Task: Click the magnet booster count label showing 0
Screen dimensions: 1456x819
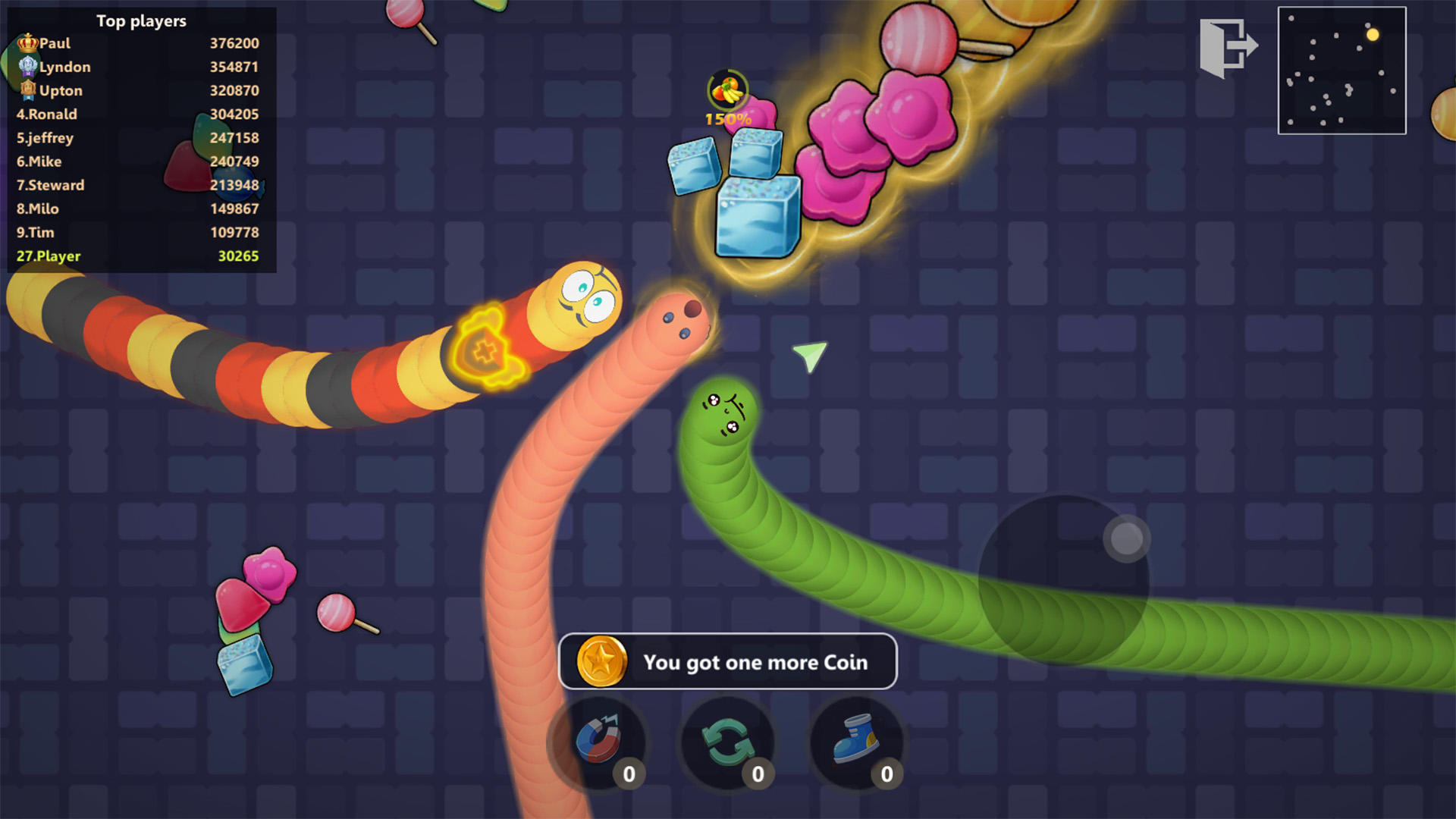Action: tap(629, 774)
